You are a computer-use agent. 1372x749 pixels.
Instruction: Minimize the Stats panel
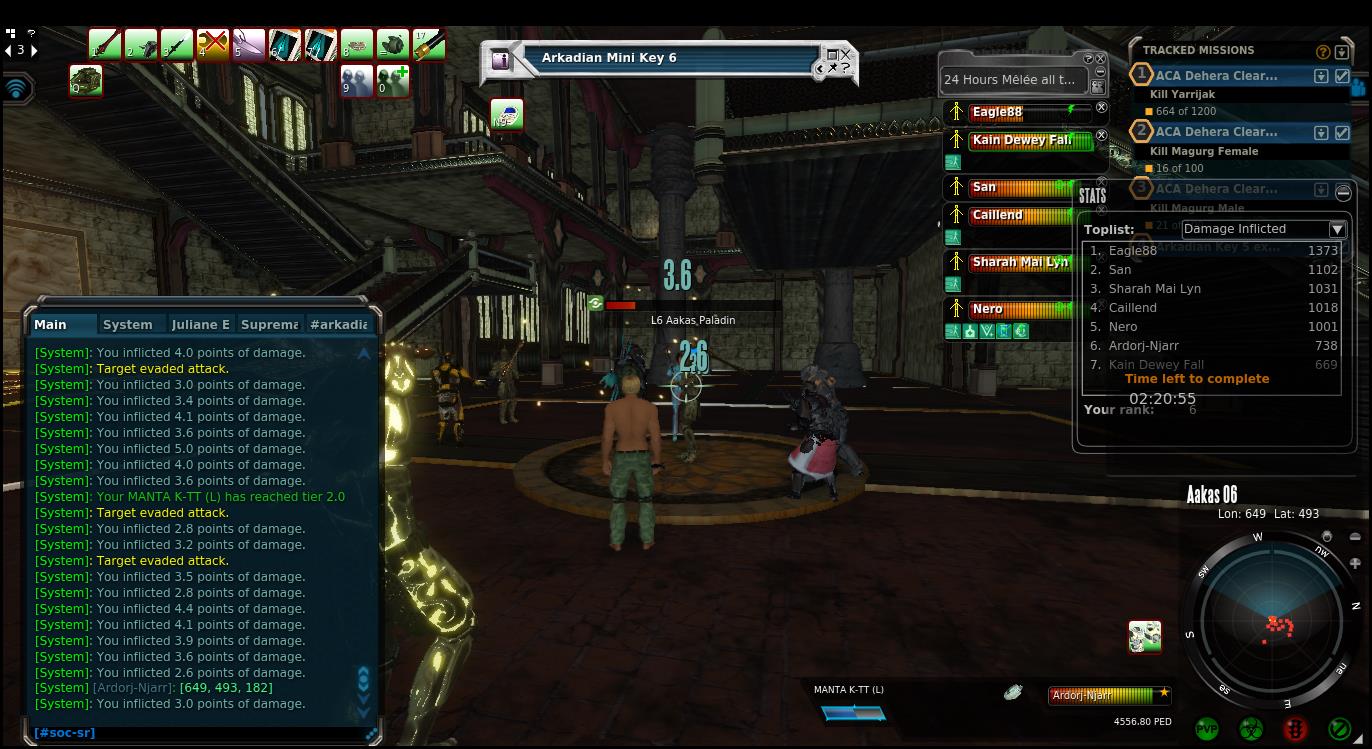point(1343,193)
